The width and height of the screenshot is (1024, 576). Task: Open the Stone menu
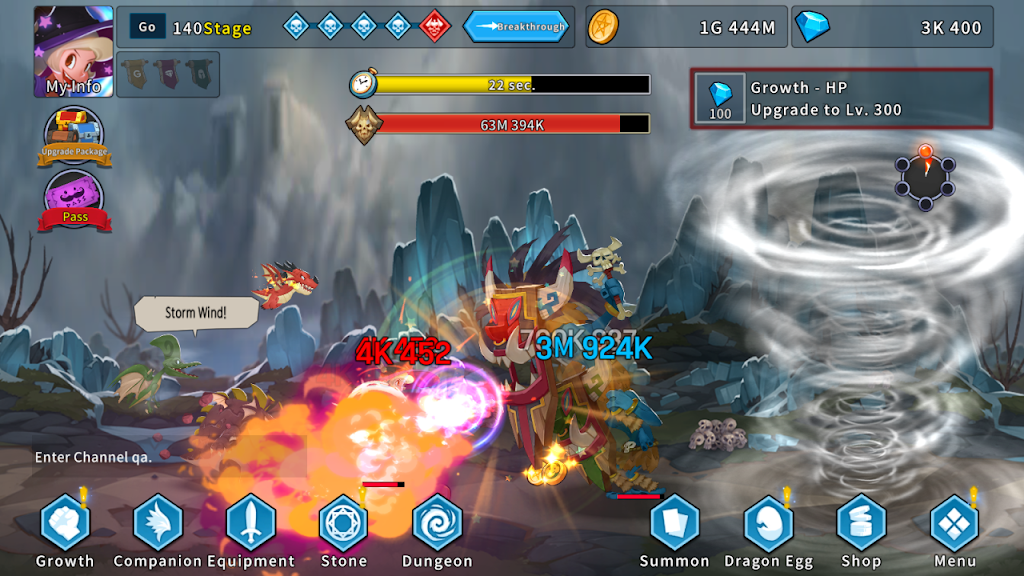coord(344,524)
